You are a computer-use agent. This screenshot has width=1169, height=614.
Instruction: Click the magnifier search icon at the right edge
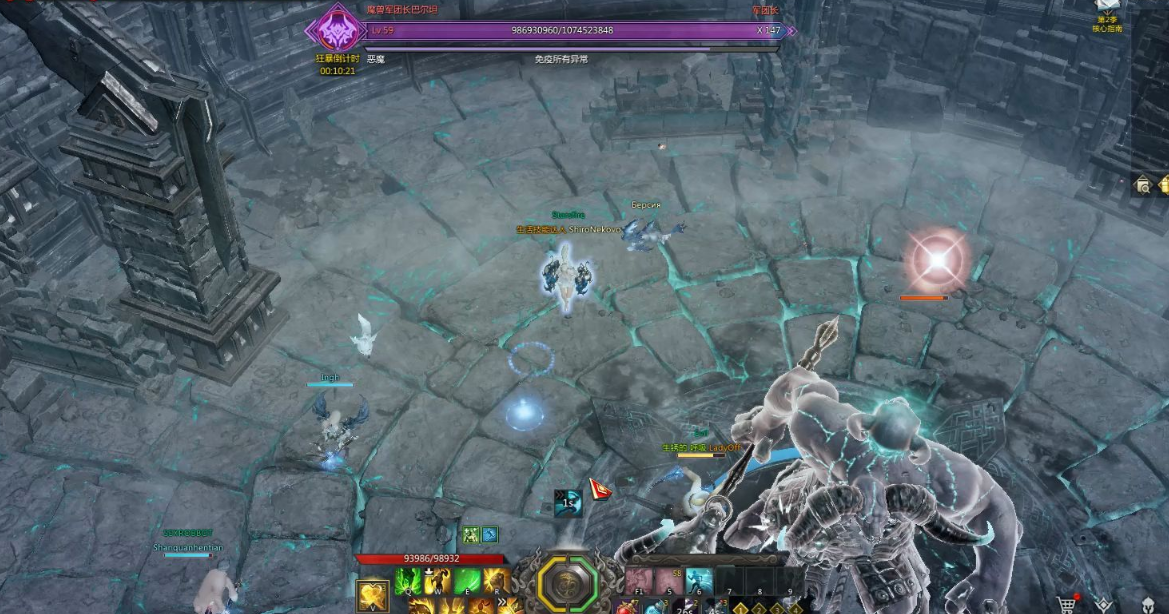click(x=1143, y=185)
